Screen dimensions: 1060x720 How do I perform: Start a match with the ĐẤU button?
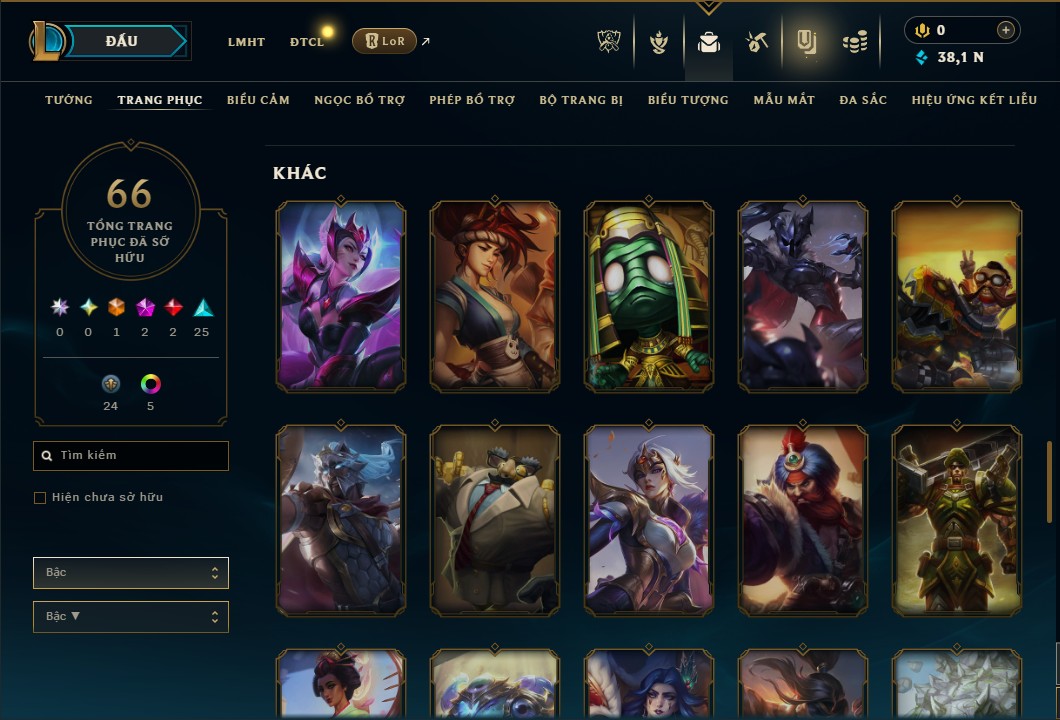[121, 41]
